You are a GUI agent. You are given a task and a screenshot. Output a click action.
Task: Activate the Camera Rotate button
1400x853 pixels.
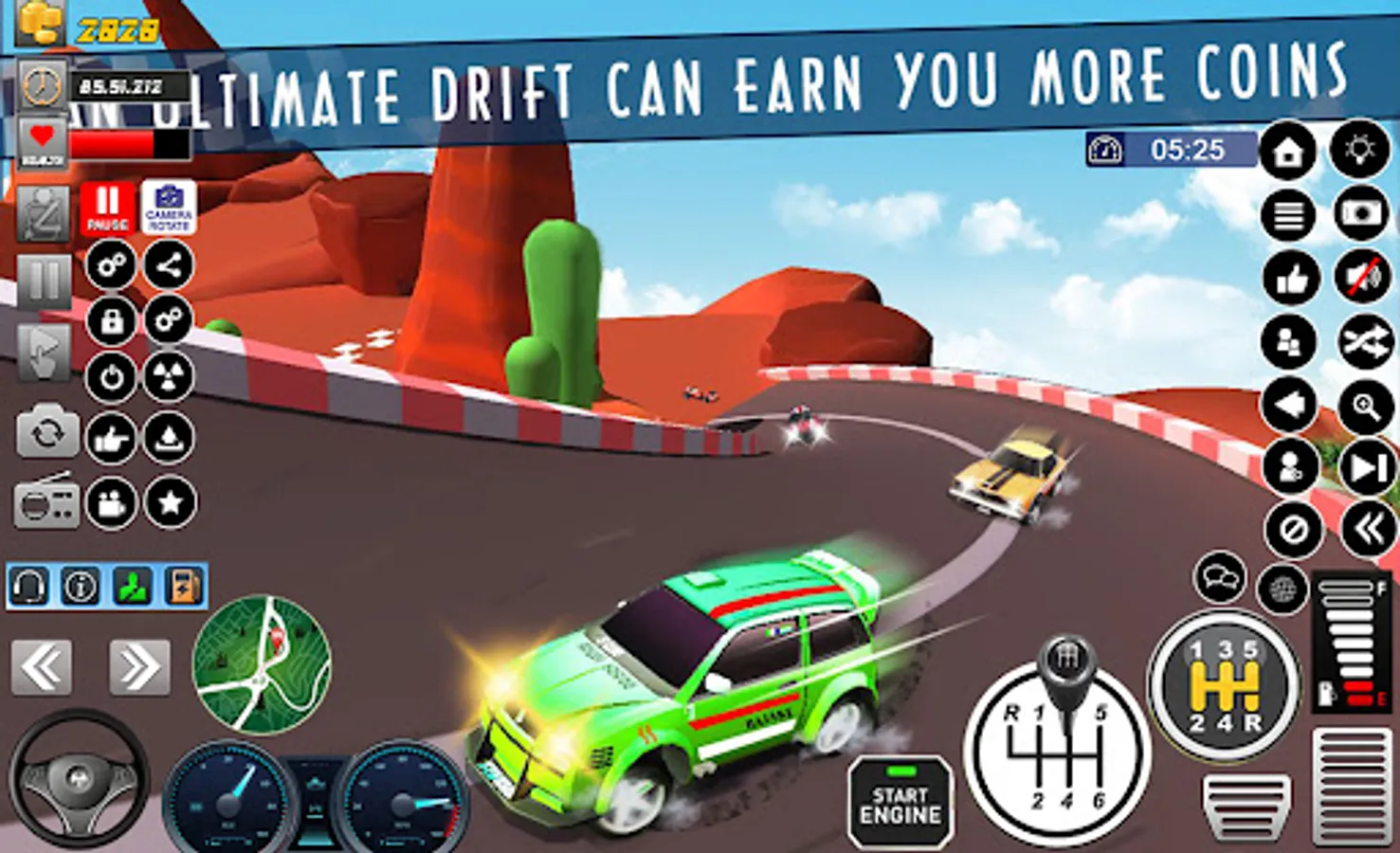click(x=169, y=208)
